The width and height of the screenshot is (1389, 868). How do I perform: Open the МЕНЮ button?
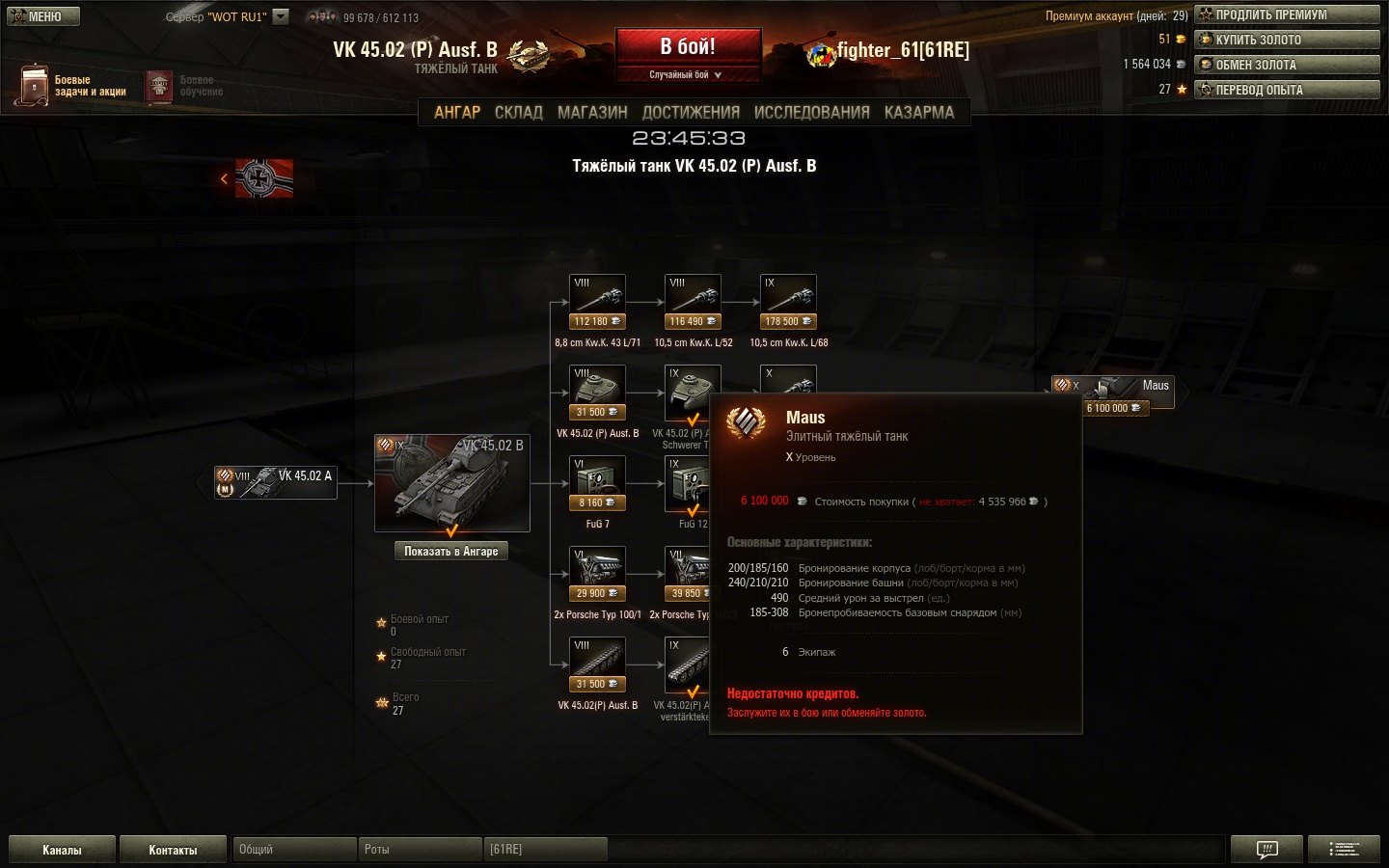[42, 16]
